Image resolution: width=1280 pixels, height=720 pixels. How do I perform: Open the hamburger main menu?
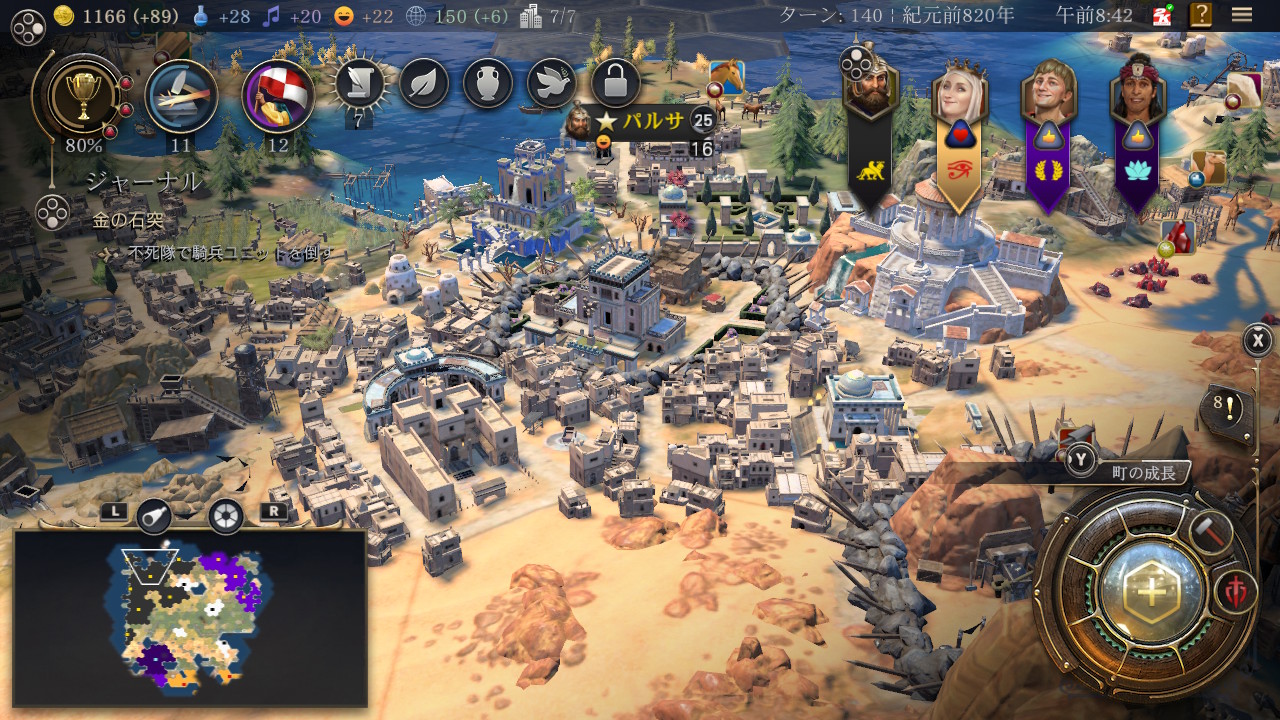1242,15
